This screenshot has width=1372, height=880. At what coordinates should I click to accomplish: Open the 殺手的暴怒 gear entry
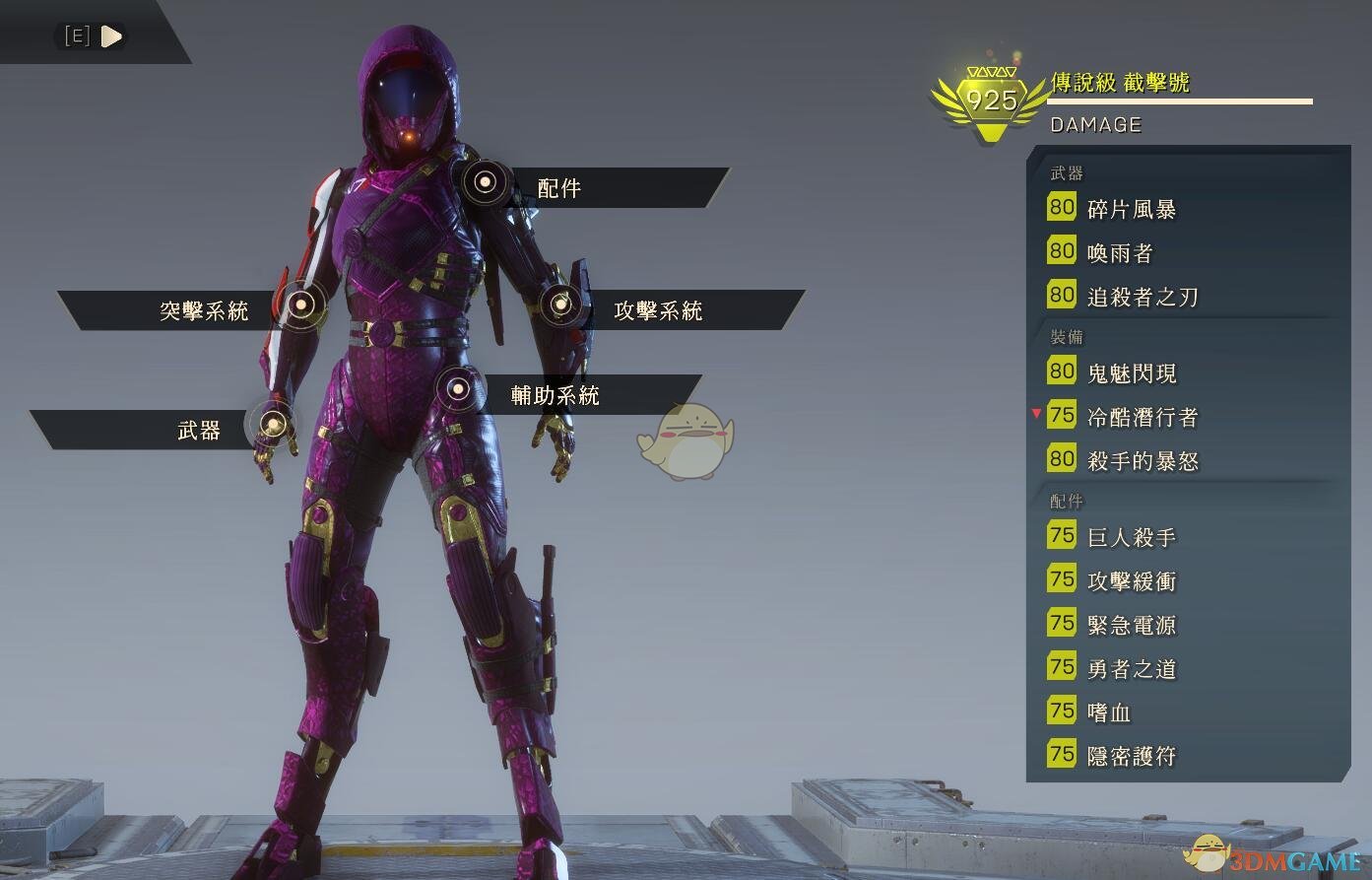1142,460
